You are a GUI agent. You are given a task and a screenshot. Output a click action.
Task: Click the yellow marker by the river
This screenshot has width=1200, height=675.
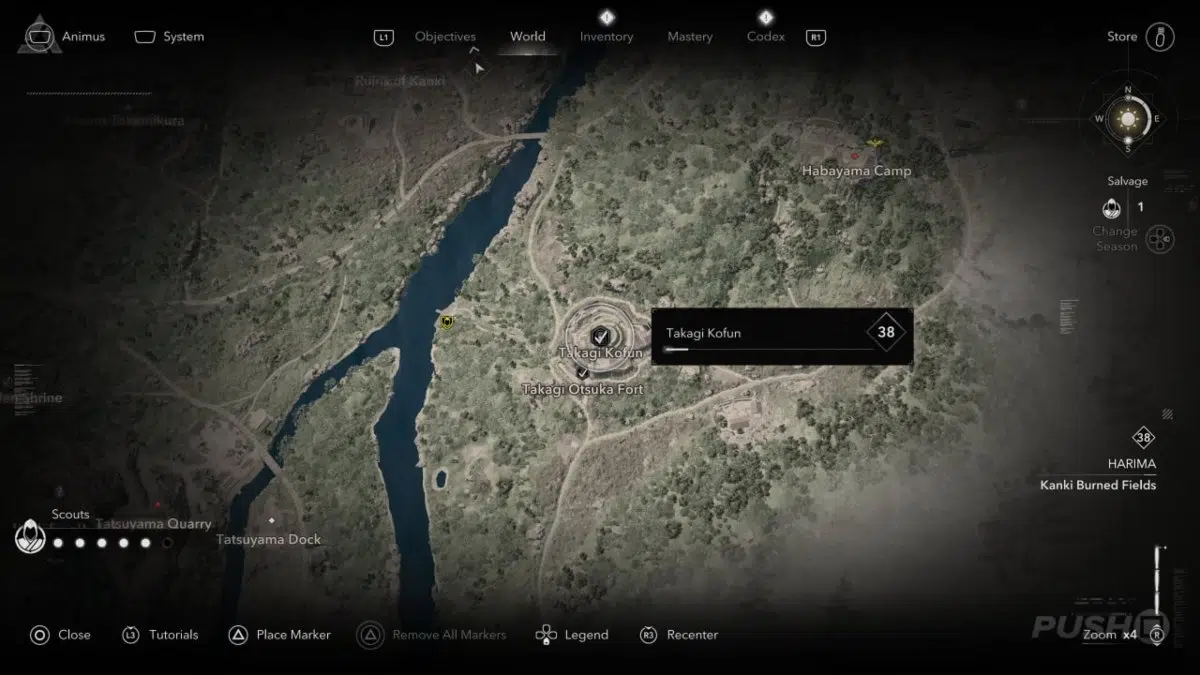(x=446, y=322)
